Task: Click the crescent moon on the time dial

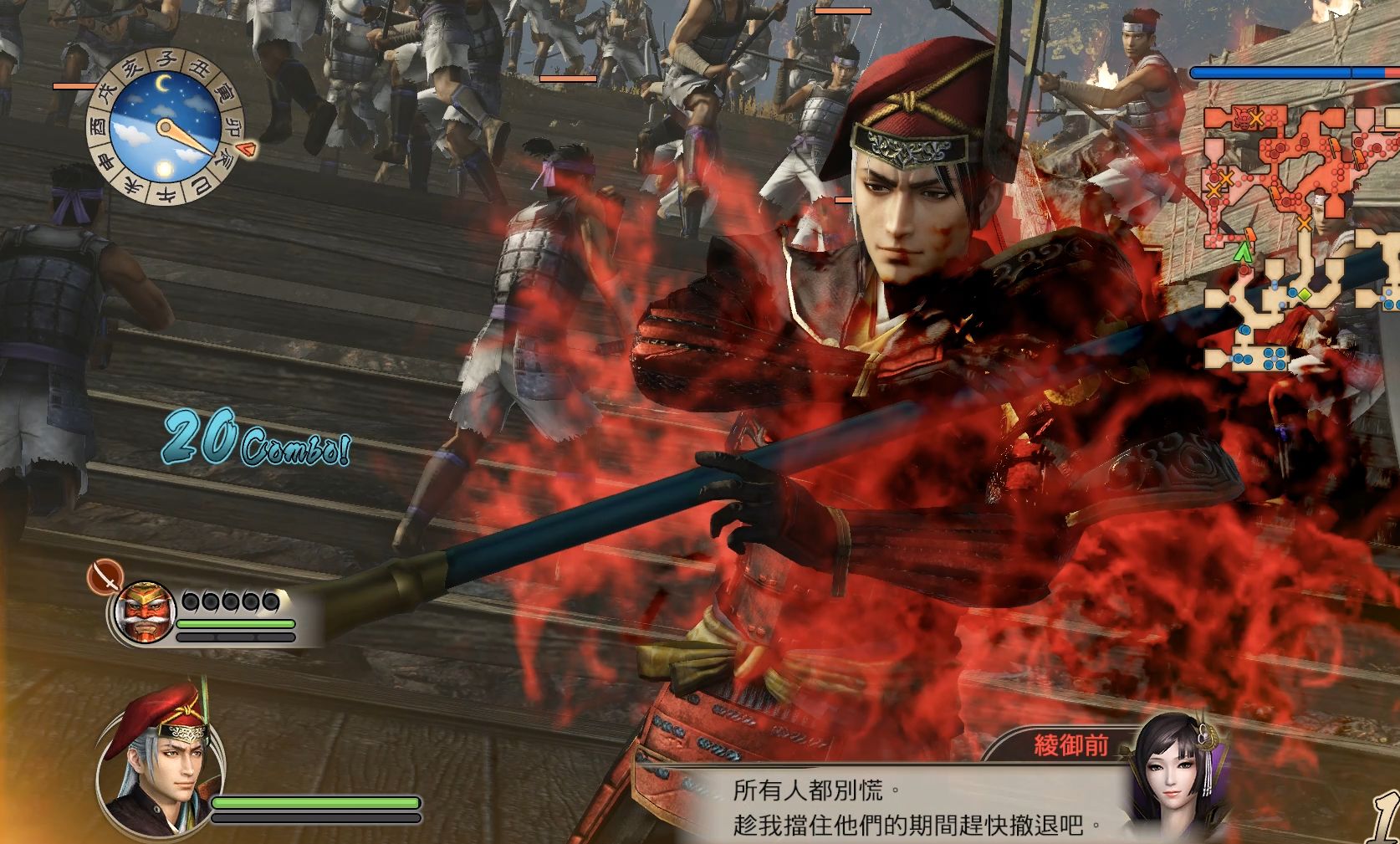Action: pyautogui.click(x=162, y=83)
